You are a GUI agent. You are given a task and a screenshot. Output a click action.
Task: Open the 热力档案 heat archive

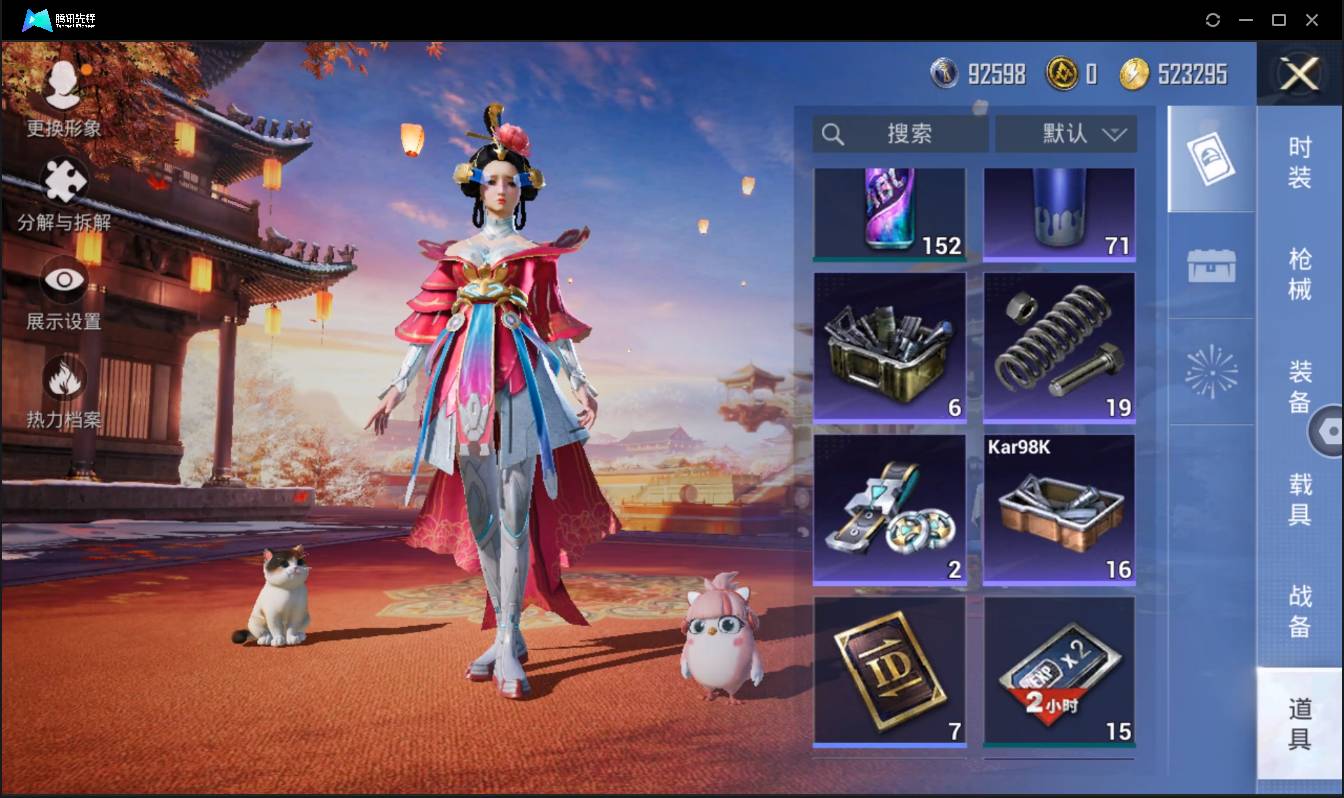click(x=64, y=391)
